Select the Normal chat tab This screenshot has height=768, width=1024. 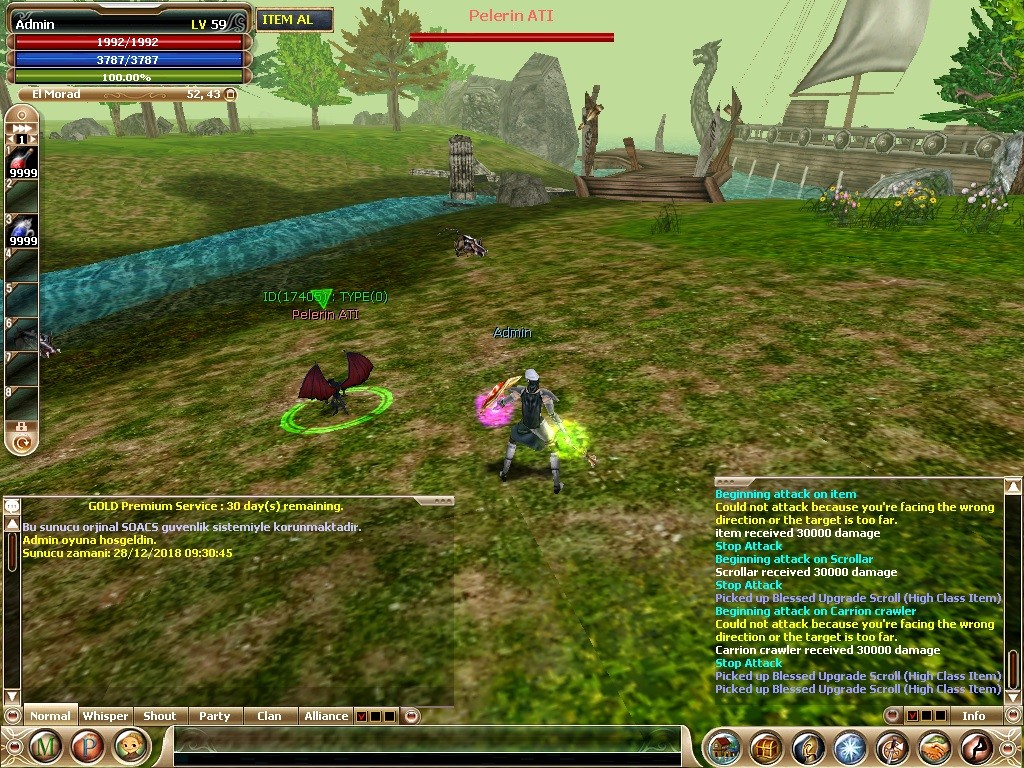(x=50, y=716)
